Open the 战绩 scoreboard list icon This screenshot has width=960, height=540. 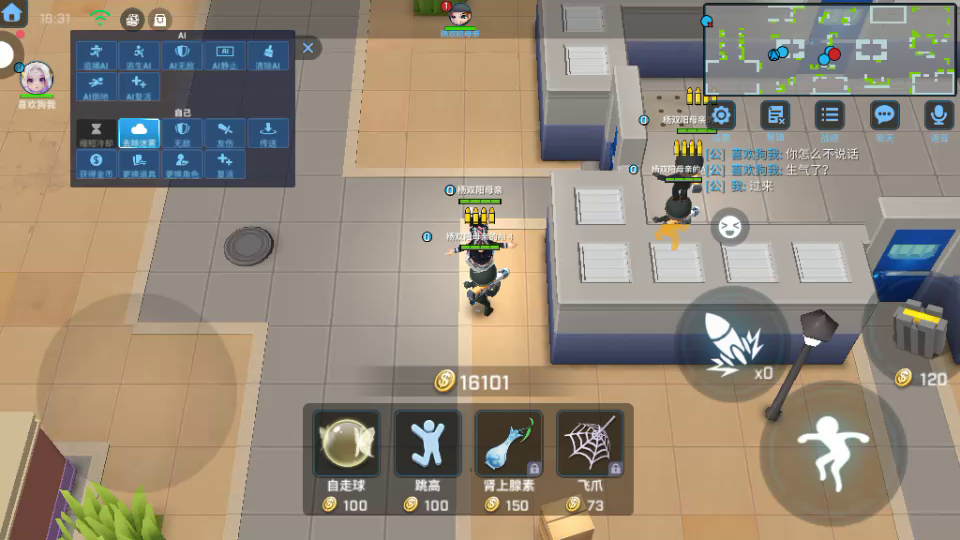[829, 115]
